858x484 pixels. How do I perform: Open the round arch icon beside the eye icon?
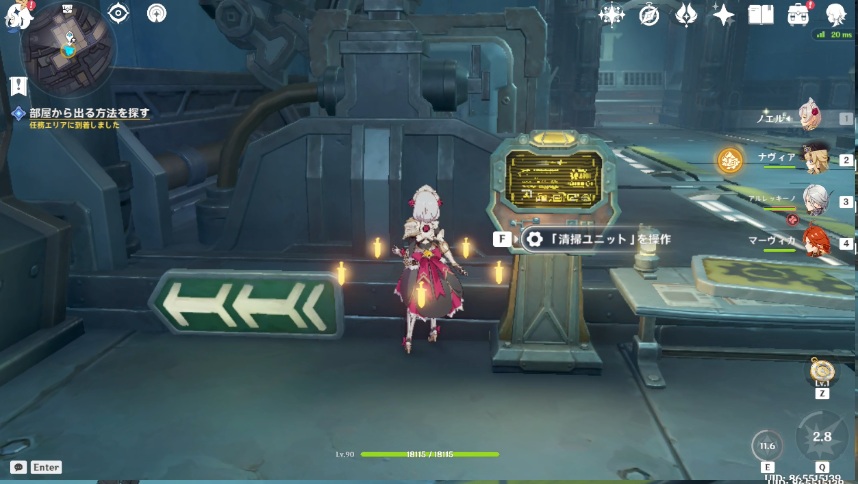(x=156, y=13)
